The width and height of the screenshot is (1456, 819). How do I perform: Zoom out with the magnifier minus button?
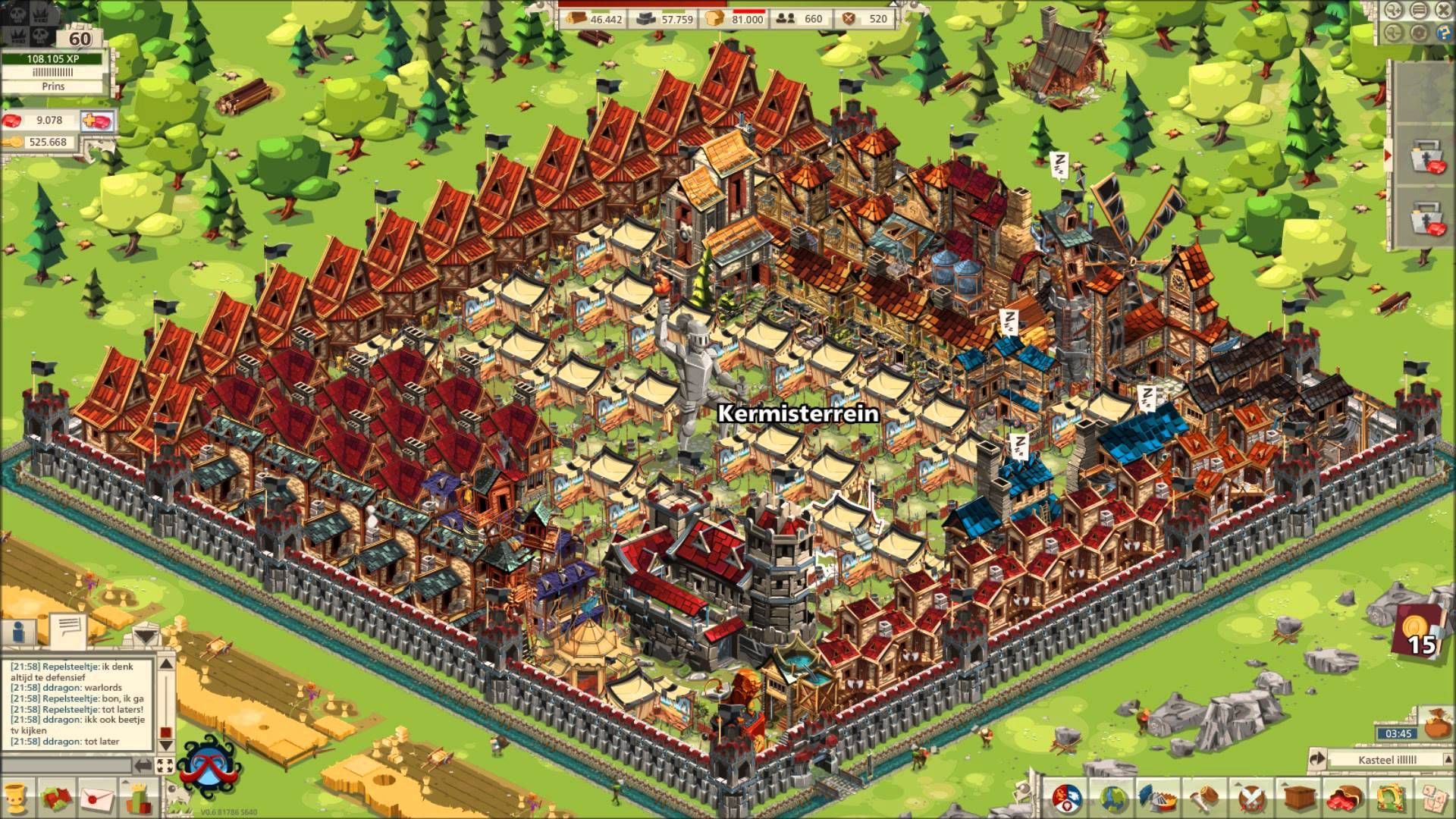point(1394,33)
